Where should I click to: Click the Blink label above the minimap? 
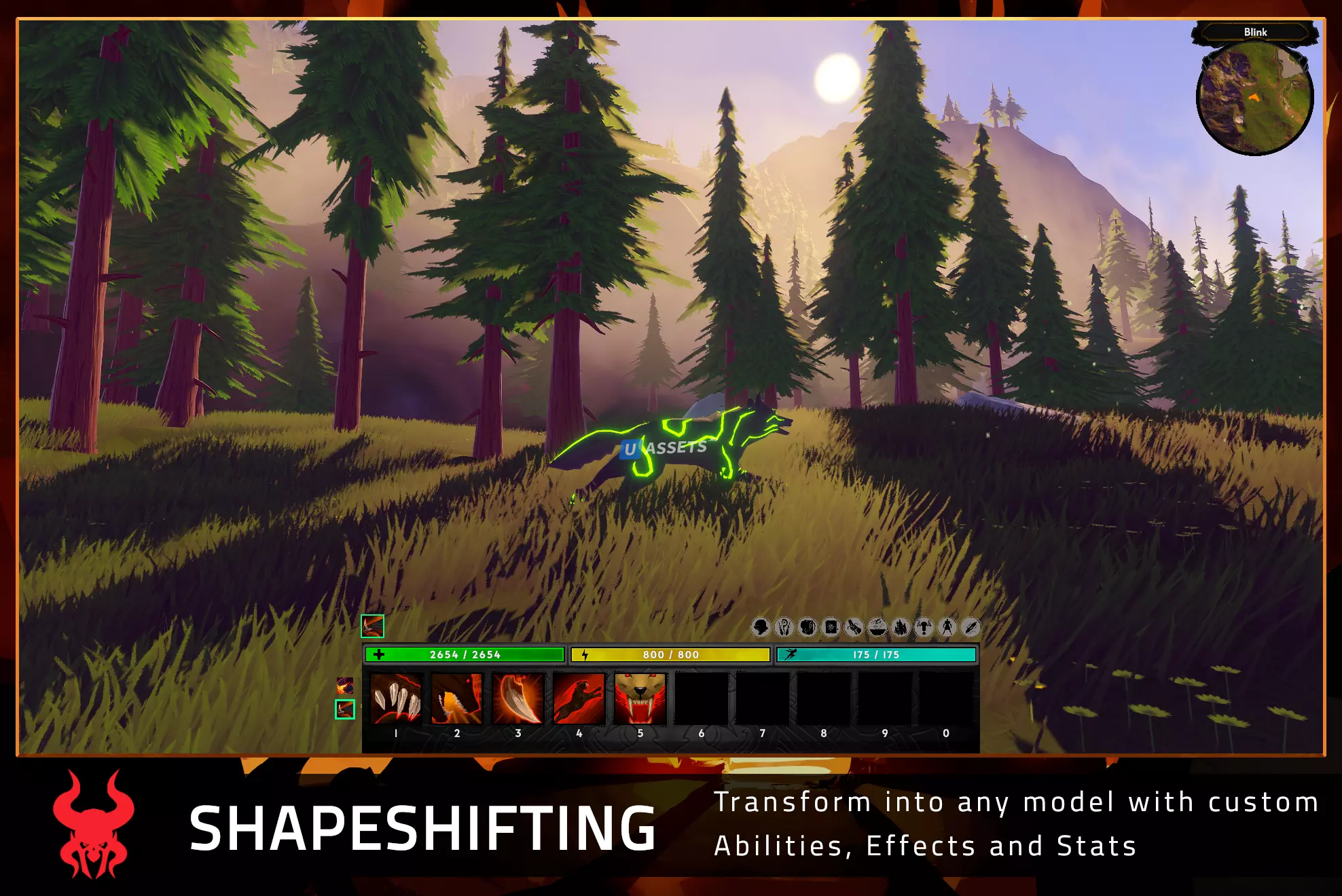click(x=1255, y=32)
